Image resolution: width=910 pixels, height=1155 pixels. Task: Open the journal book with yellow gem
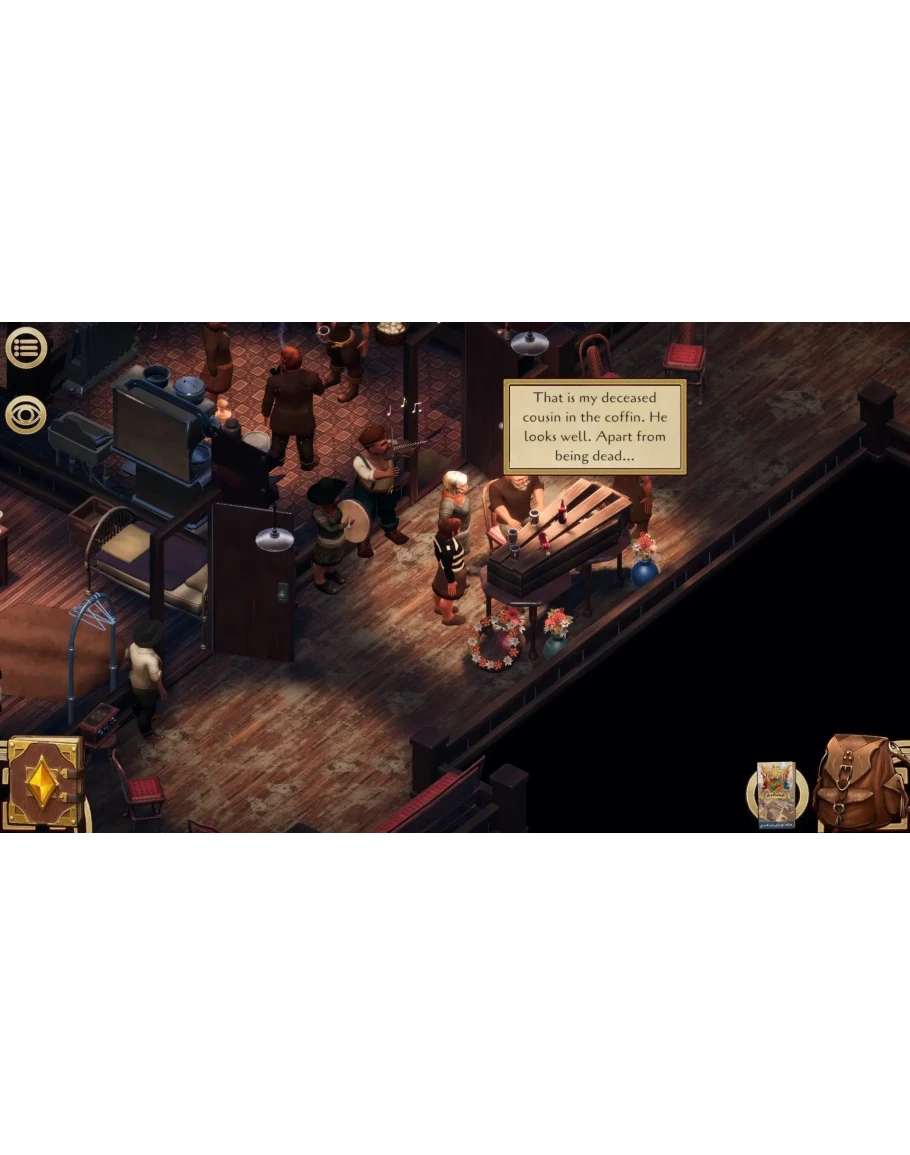(43, 783)
